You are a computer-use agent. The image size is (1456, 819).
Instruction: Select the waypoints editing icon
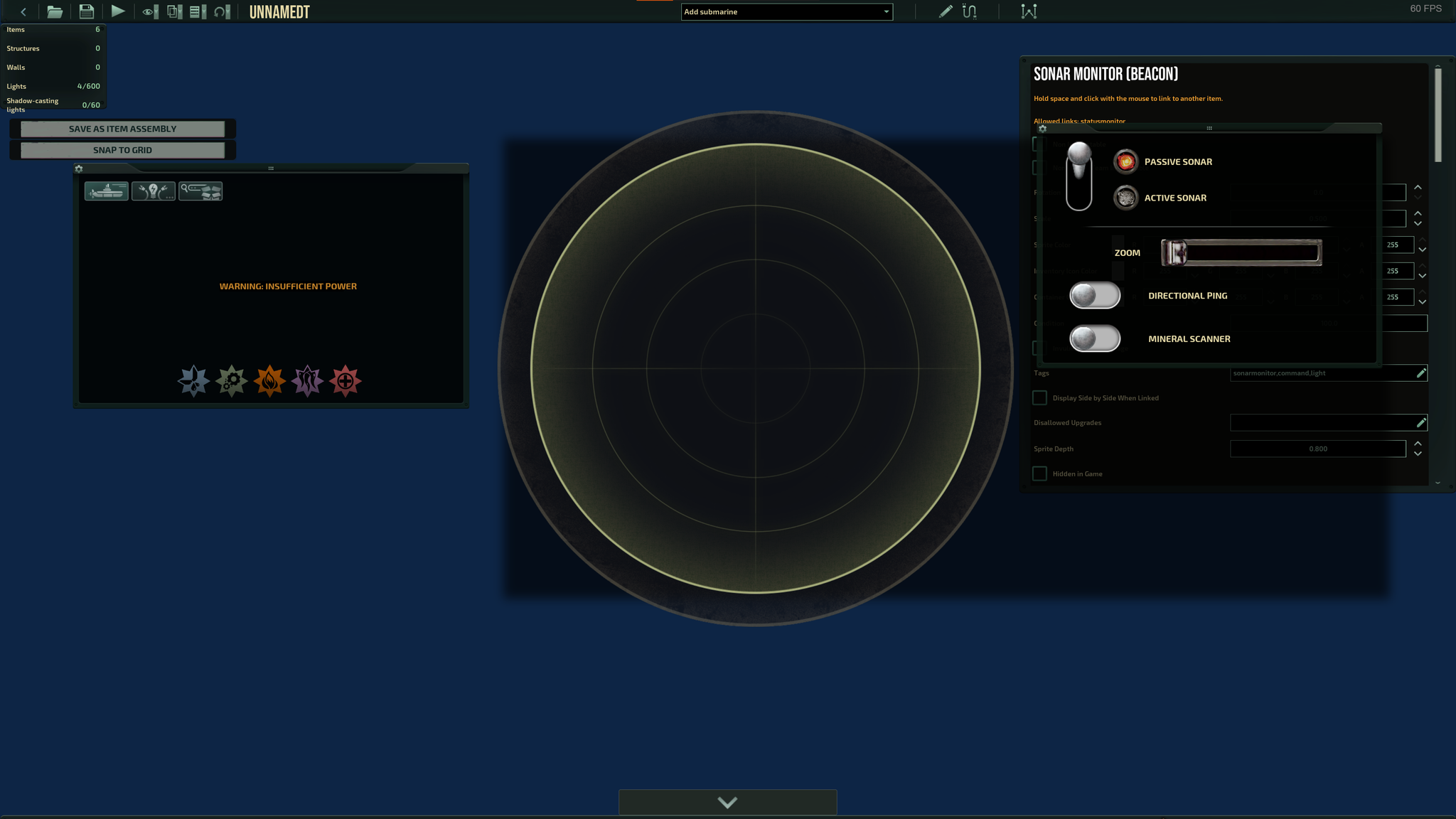[x=1029, y=11]
